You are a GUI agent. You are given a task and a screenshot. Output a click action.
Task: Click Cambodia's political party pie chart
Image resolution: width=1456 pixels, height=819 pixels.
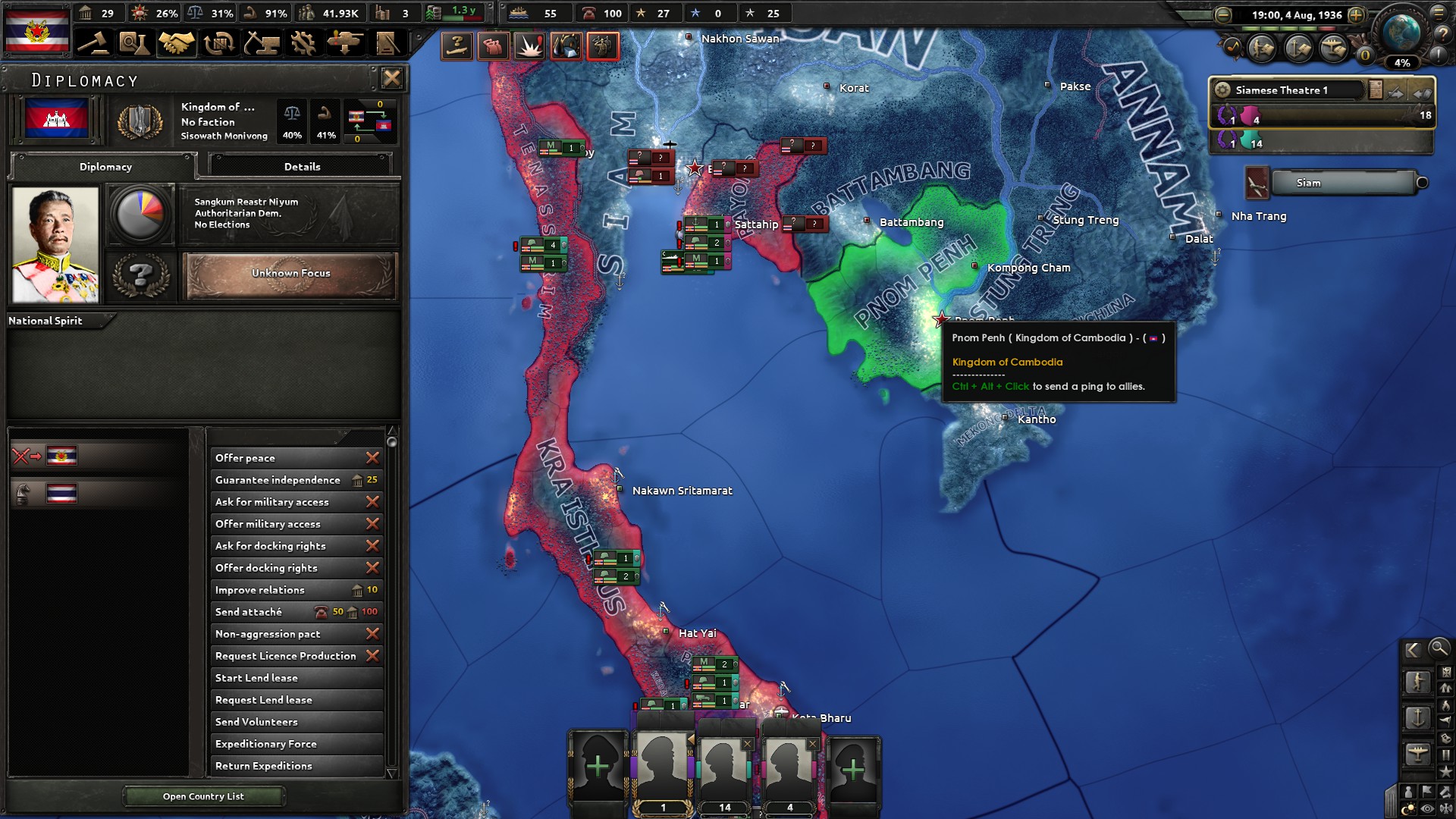click(x=141, y=214)
